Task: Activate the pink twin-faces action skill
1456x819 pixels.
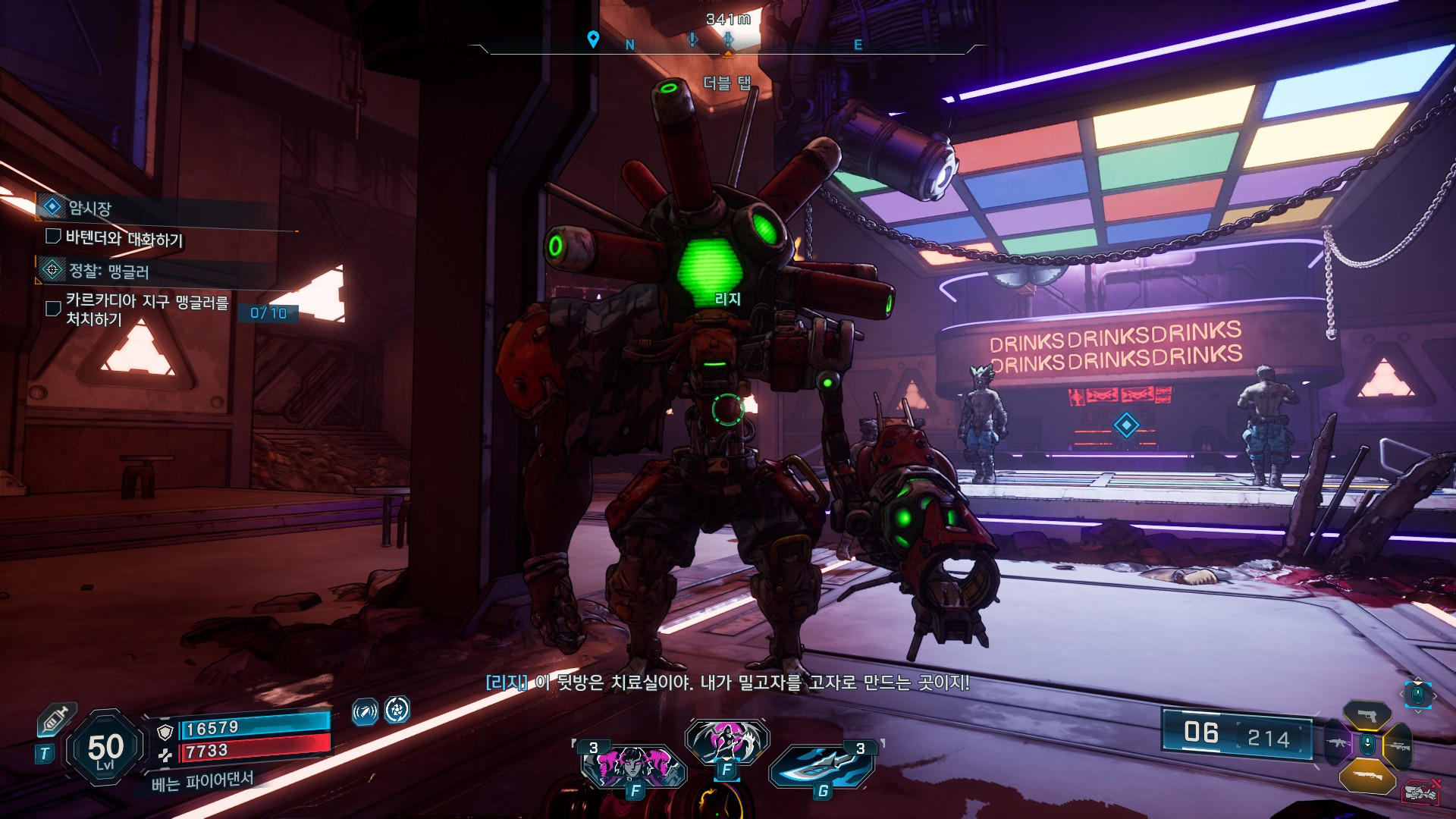Action: pyautogui.click(x=633, y=767)
